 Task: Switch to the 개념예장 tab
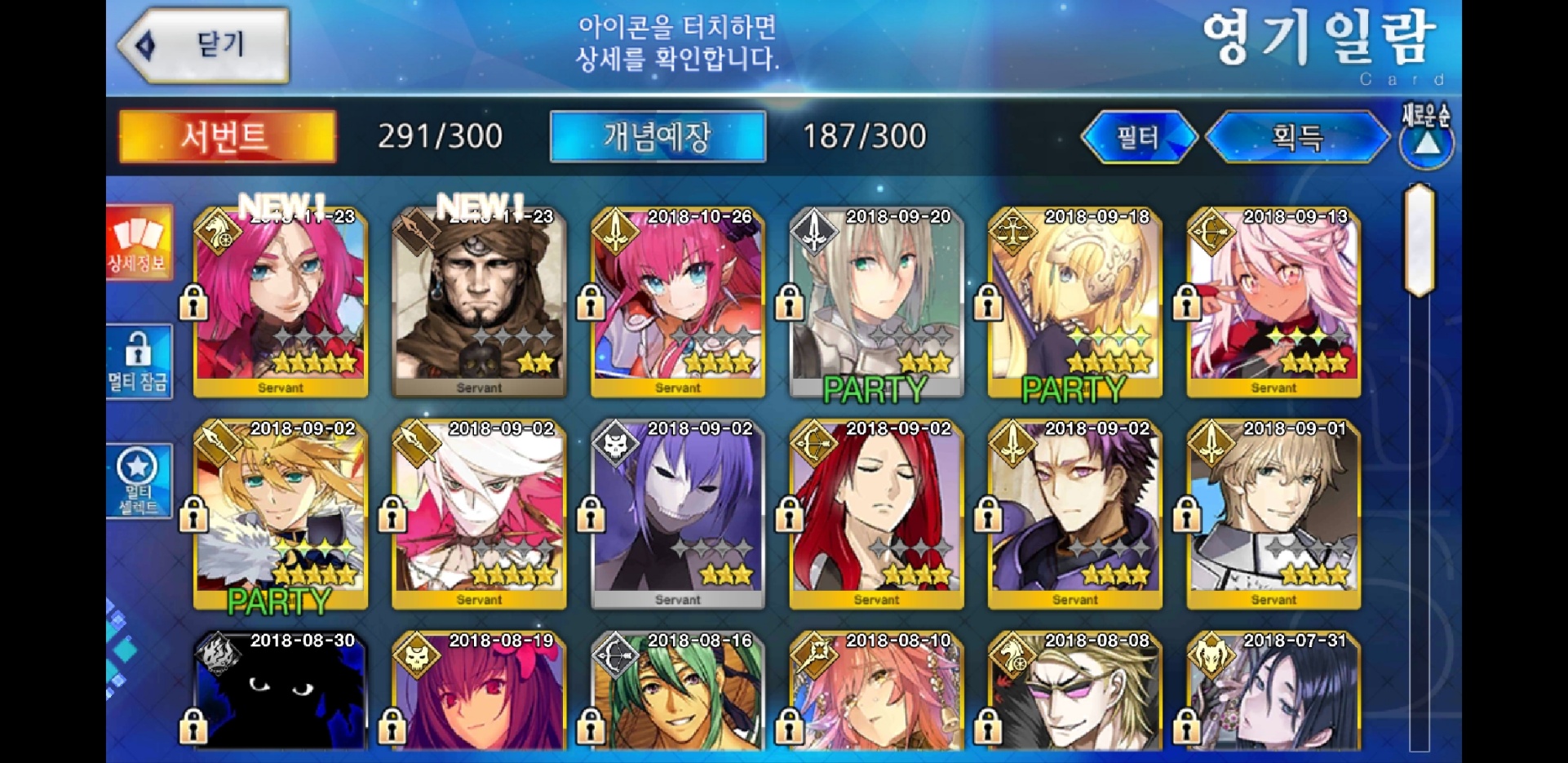[x=658, y=136]
